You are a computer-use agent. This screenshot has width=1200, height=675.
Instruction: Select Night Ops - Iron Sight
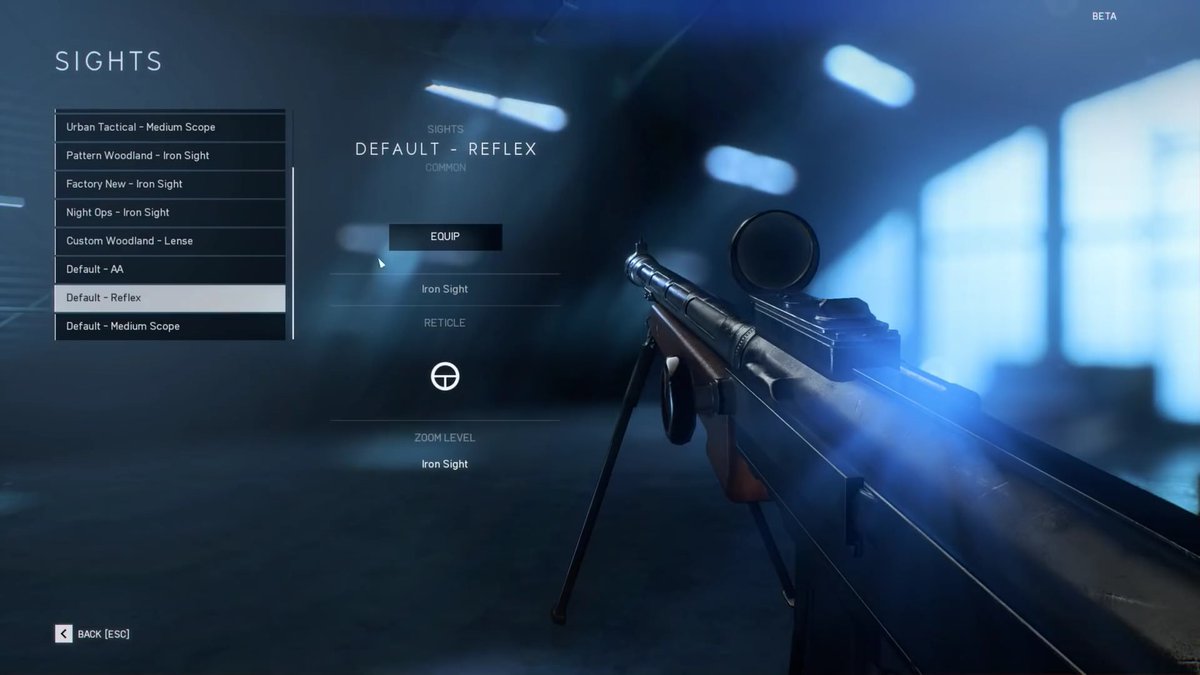point(170,212)
